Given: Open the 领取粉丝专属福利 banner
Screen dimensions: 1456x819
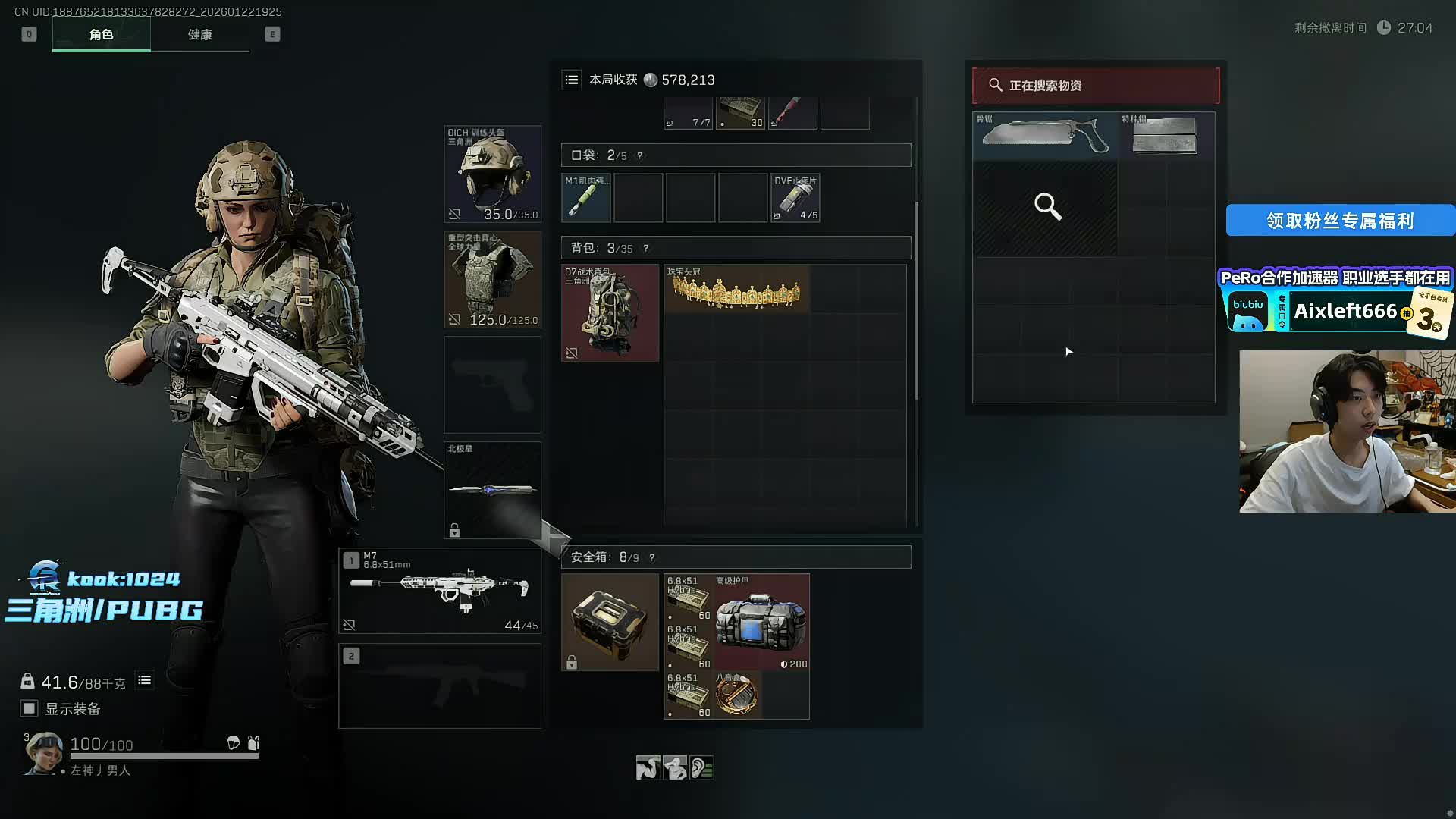Looking at the screenshot, I should point(1339,221).
